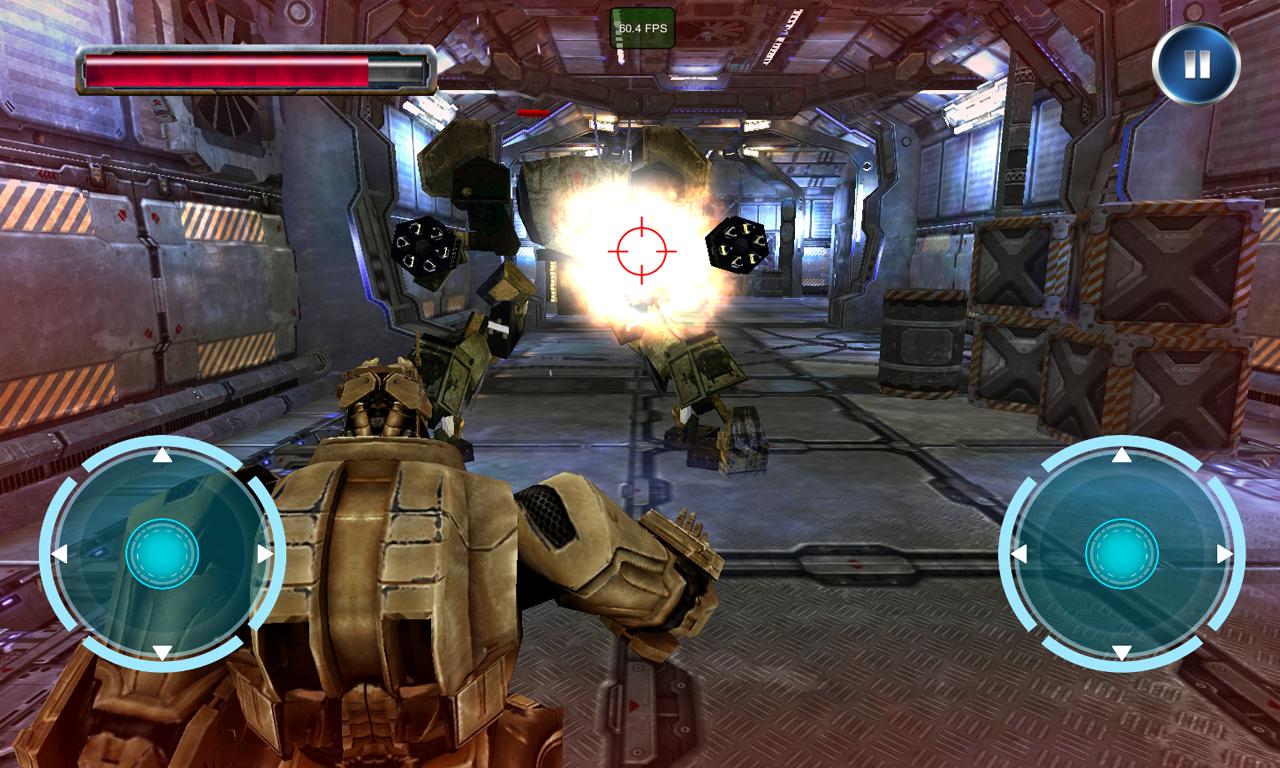Pause the game with the pause button

pyautogui.click(x=1196, y=65)
